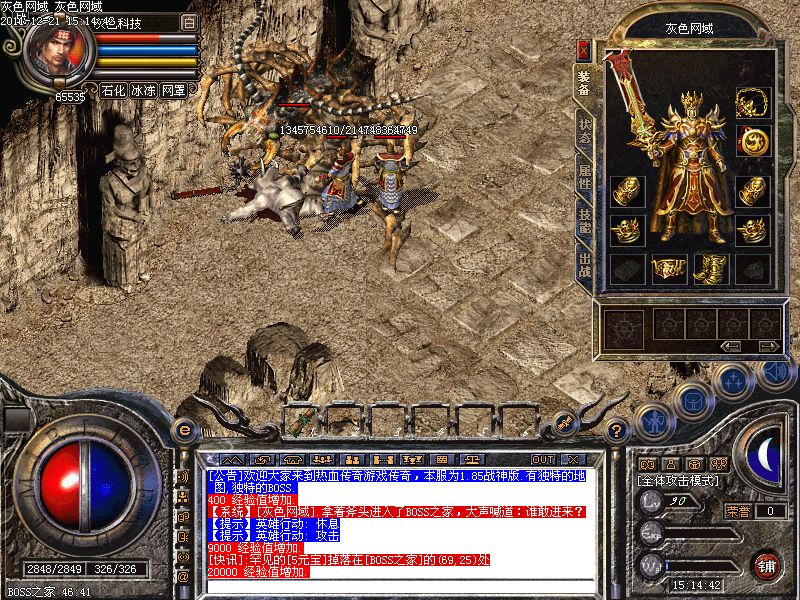Use the item in first belt slot
Image resolution: width=800 pixels, height=600 pixels.
(x=301, y=419)
